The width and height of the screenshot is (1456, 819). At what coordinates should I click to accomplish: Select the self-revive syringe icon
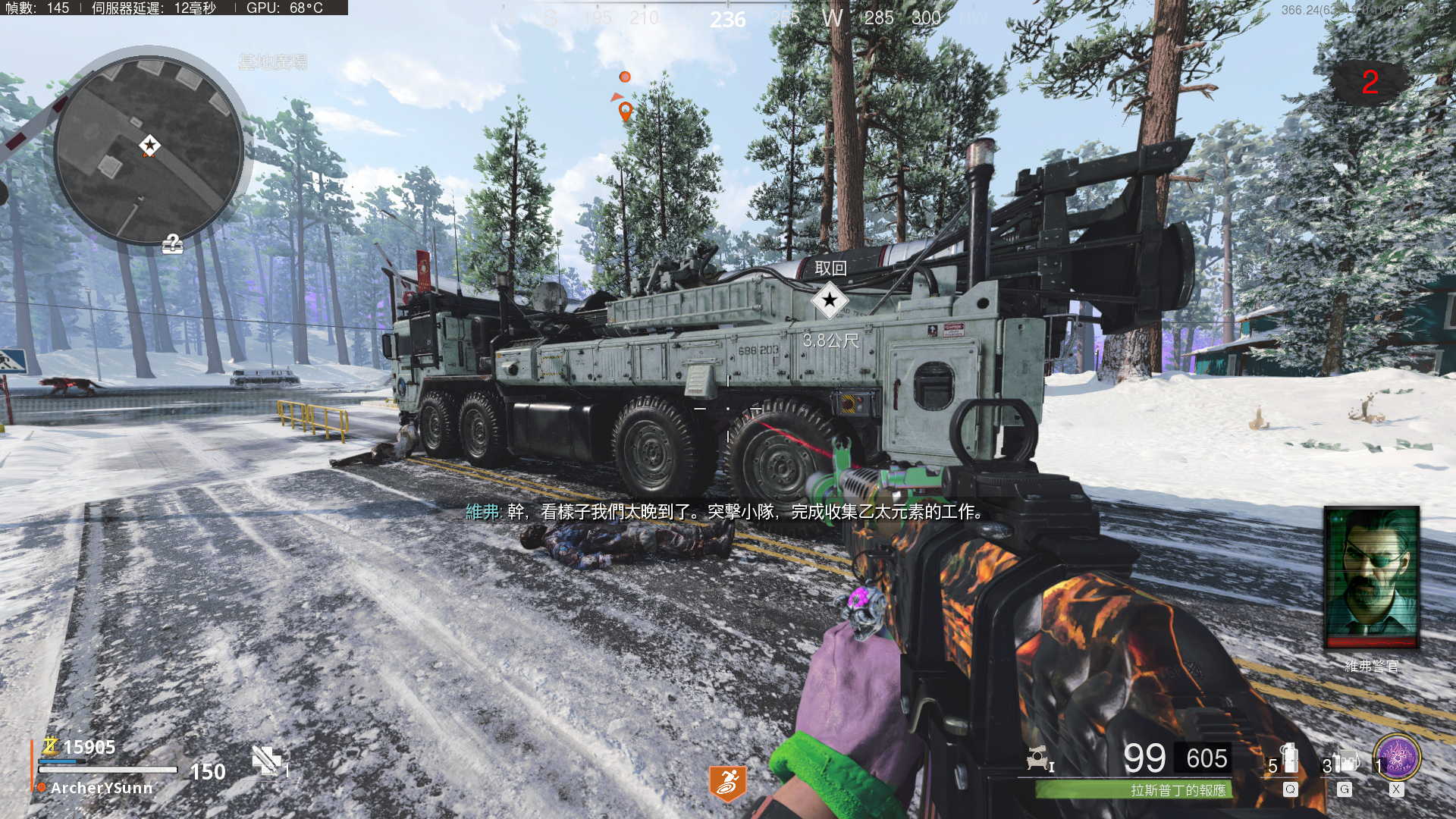click(x=266, y=760)
